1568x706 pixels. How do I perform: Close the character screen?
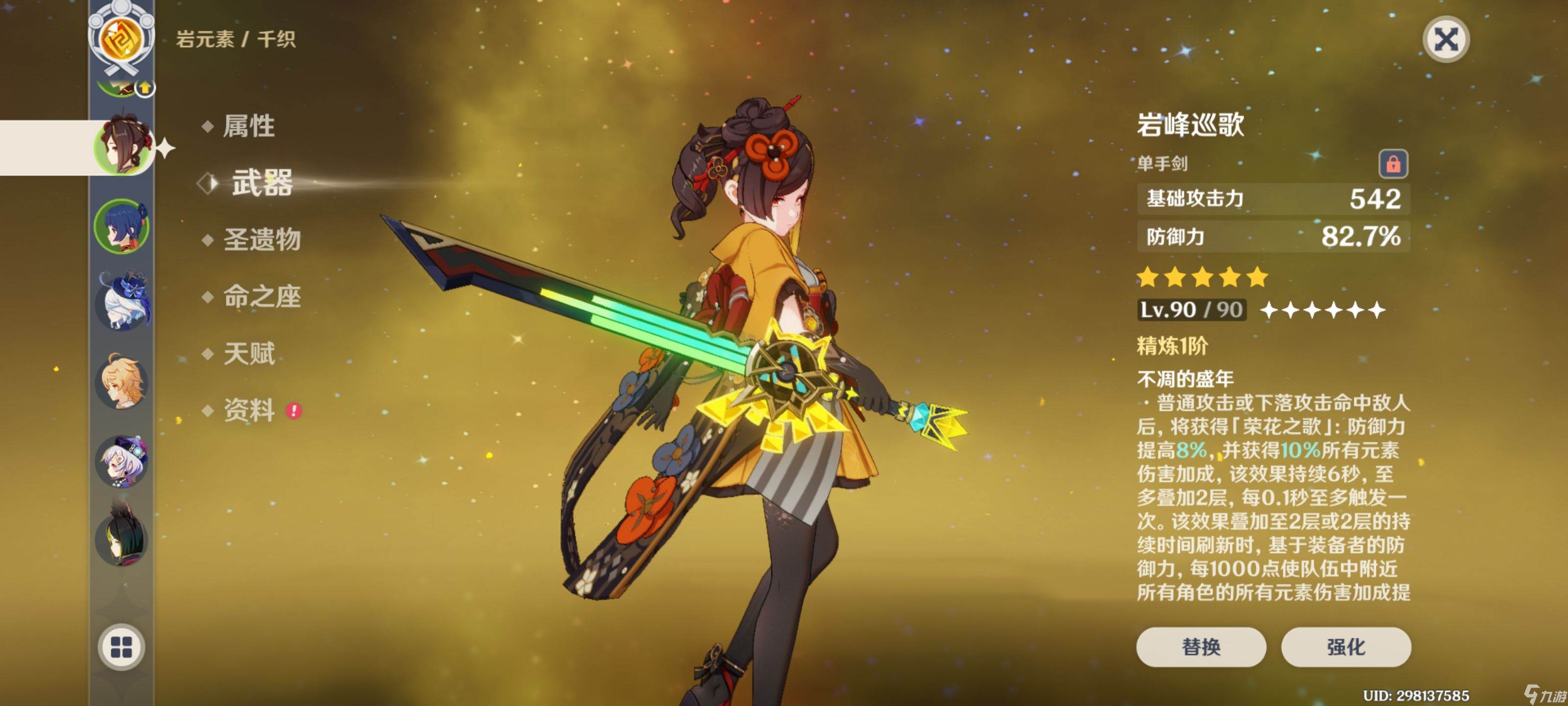[x=1445, y=40]
